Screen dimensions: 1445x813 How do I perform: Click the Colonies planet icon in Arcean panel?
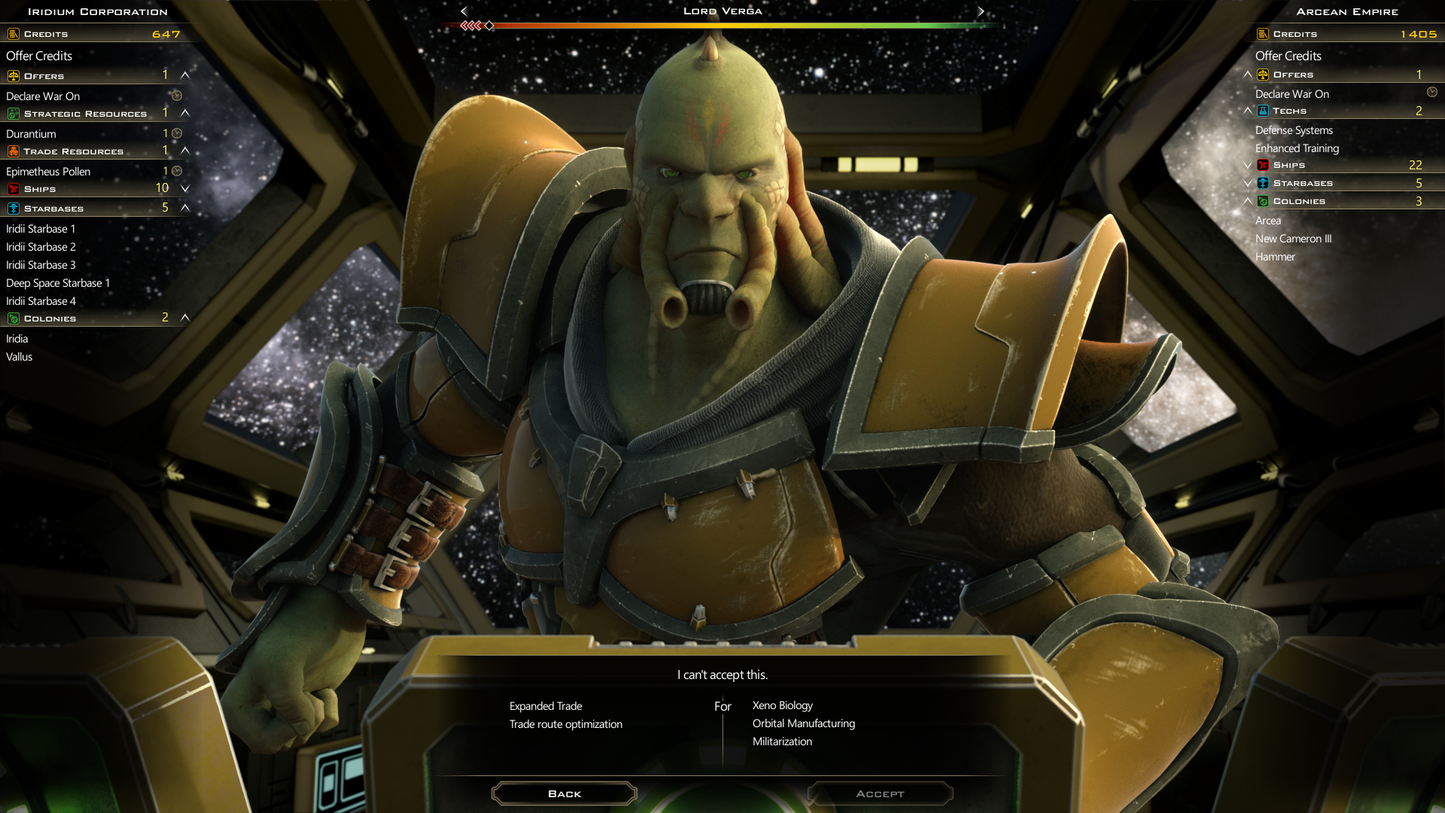pos(1261,201)
